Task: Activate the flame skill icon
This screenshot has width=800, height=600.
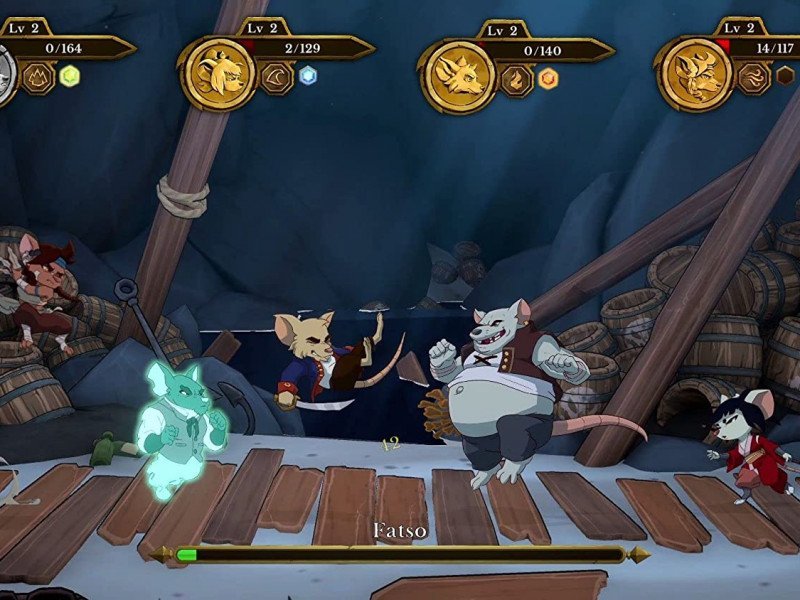Action: coord(516,77)
